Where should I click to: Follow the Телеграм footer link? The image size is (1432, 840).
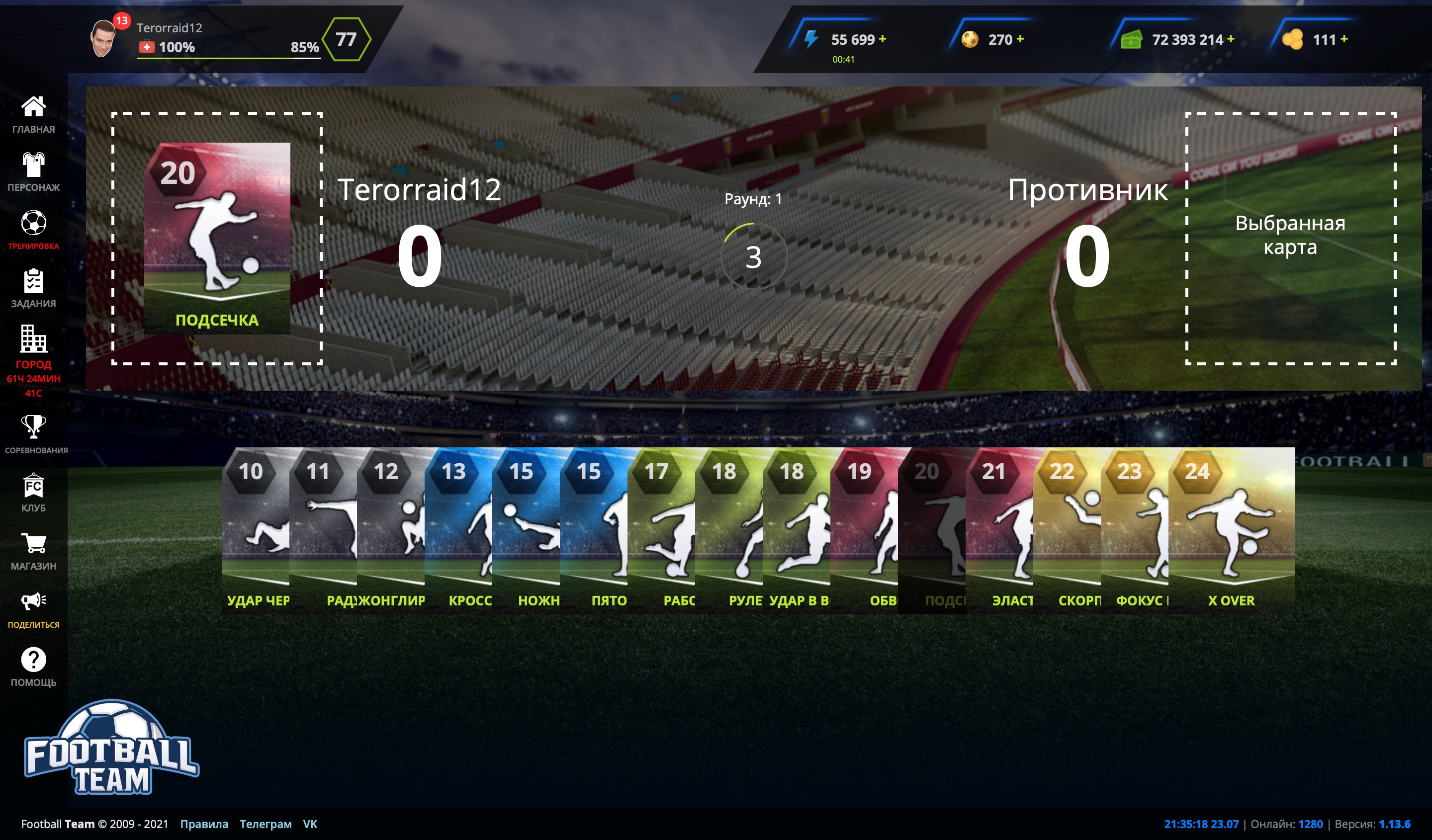(266, 824)
